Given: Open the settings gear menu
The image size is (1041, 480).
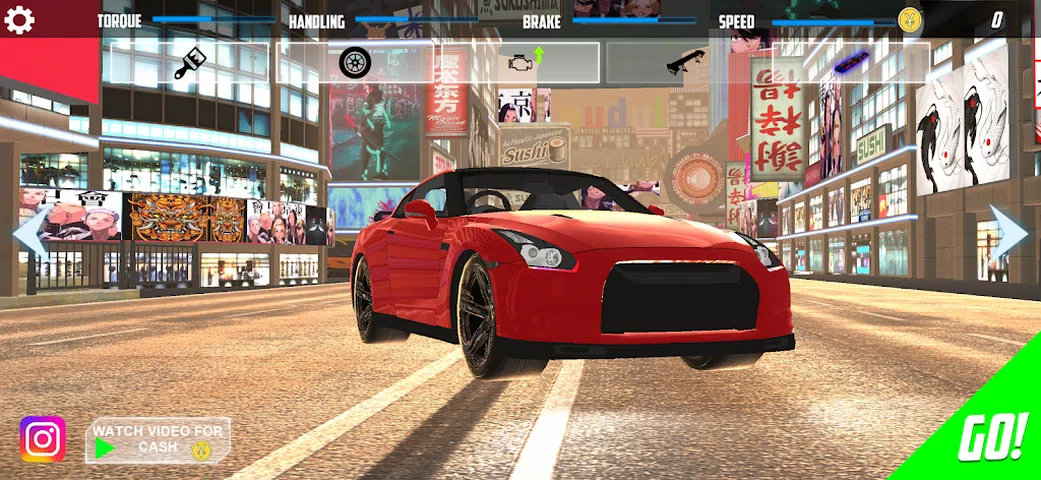Looking at the screenshot, I should (x=20, y=20).
